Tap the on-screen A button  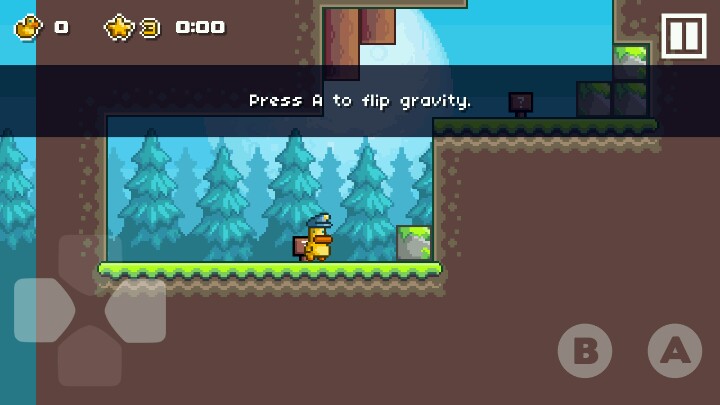(675, 351)
